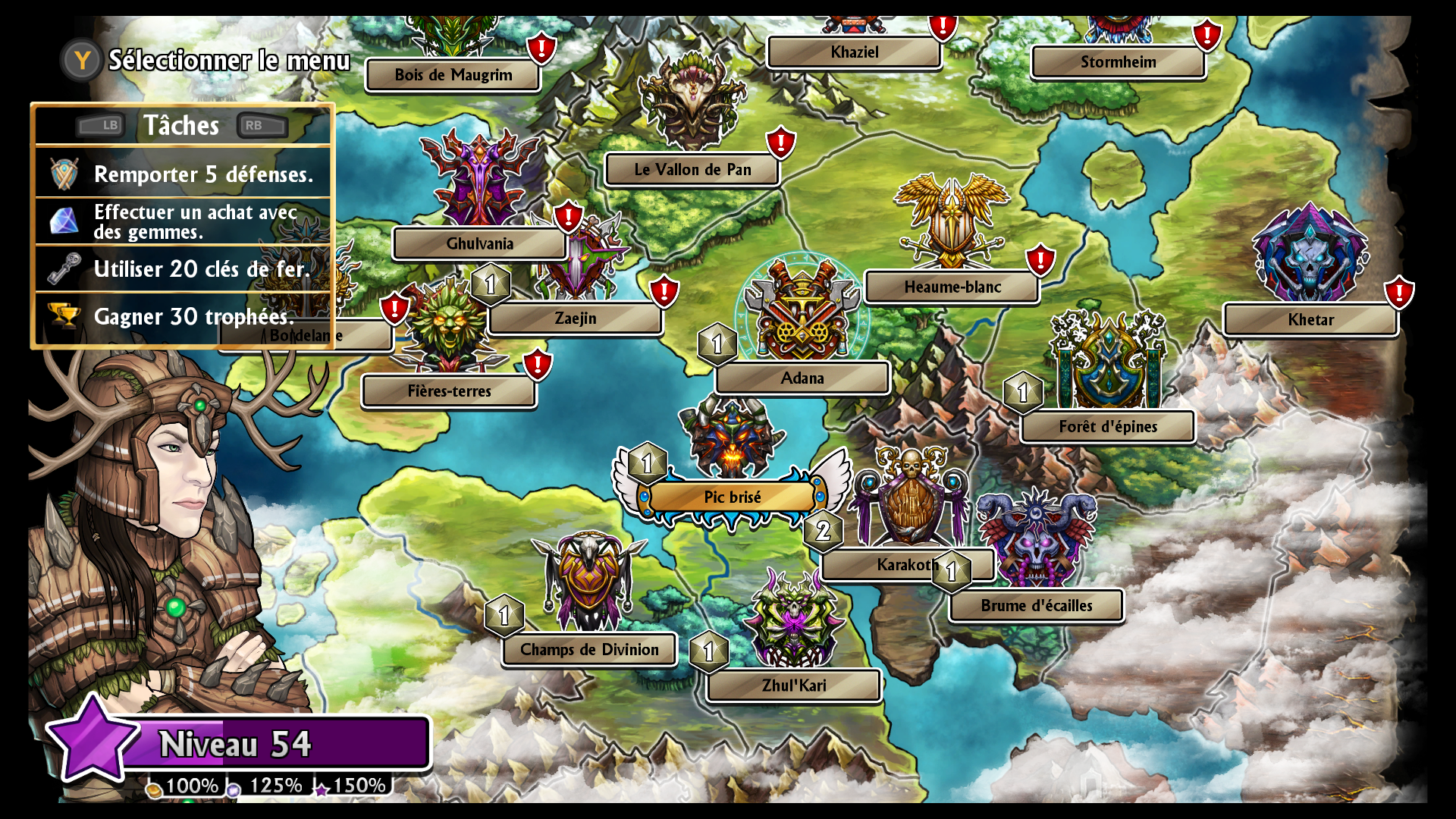The width and height of the screenshot is (1456, 819).
Task: Open Le Vallon de Pan
Action: pyautogui.click(x=692, y=170)
